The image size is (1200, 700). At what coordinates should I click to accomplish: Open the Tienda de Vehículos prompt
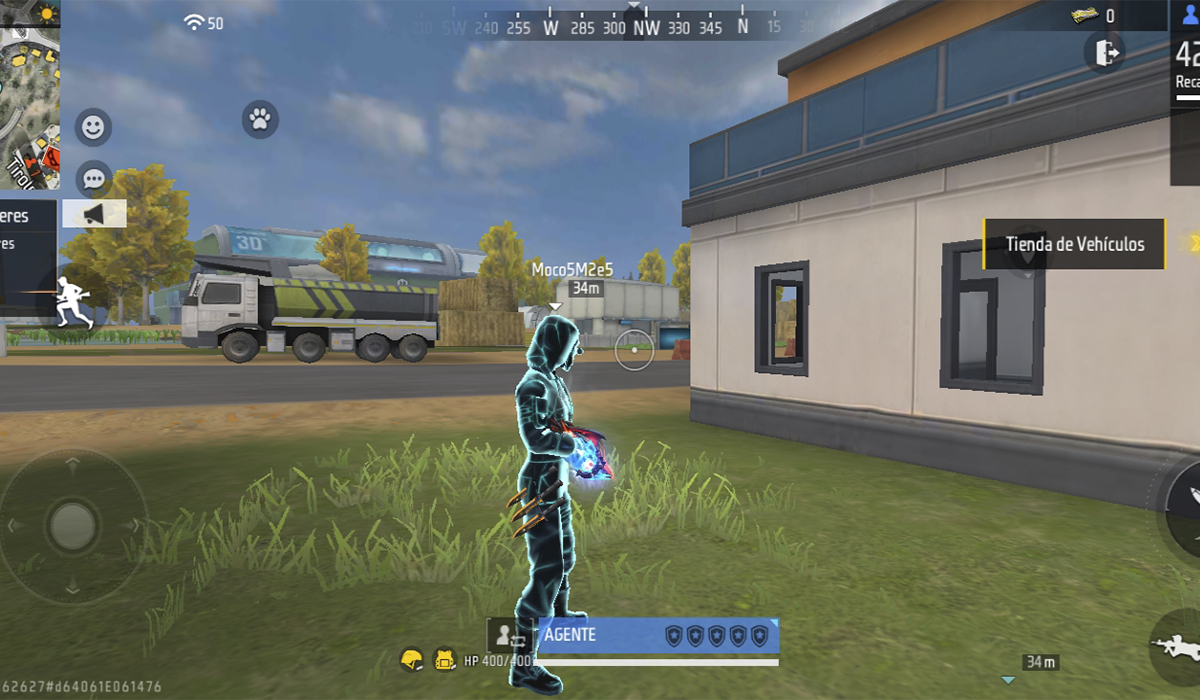coord(1075,244)
